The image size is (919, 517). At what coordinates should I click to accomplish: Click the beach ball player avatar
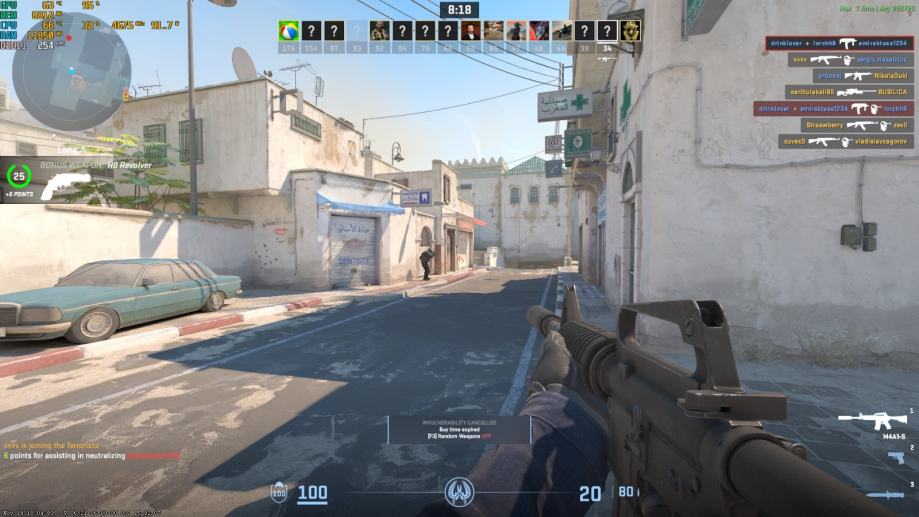(289, 31)
